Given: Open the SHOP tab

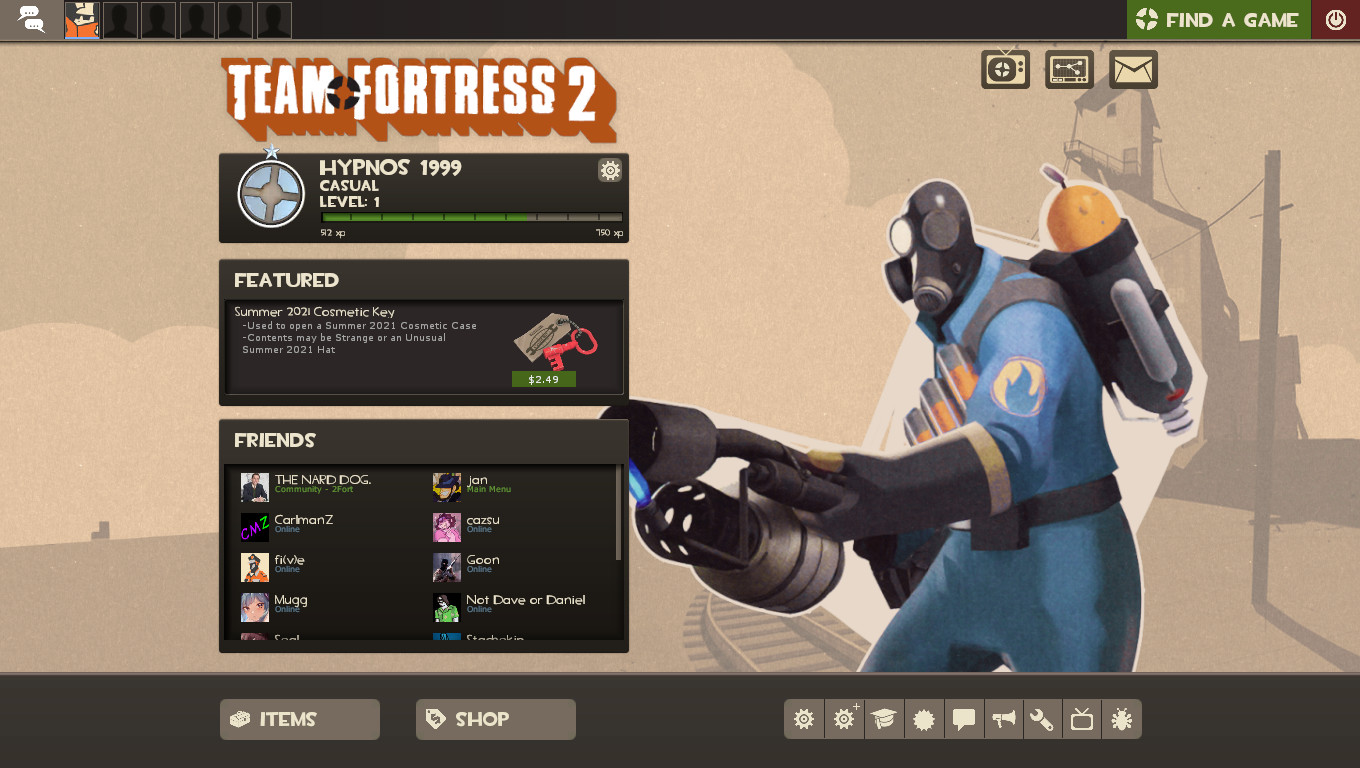Looking at the screenshot, I should point(495,719).
